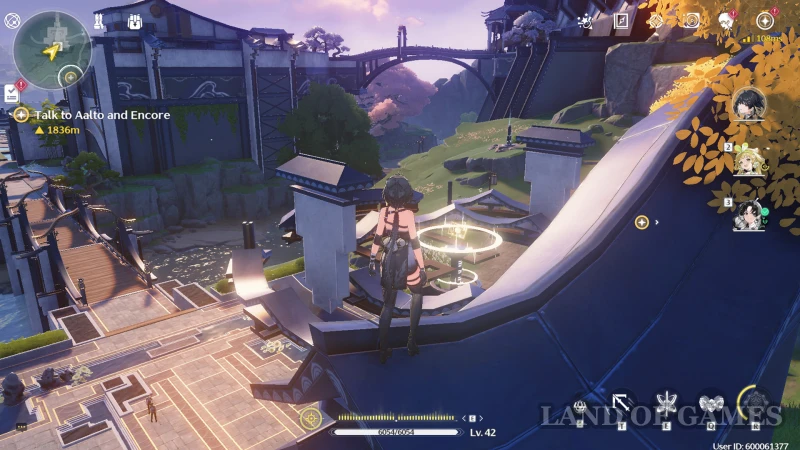Screen dimensions: 800x450
Task: Switch to the blonde second party member
Action: (748, 160)
